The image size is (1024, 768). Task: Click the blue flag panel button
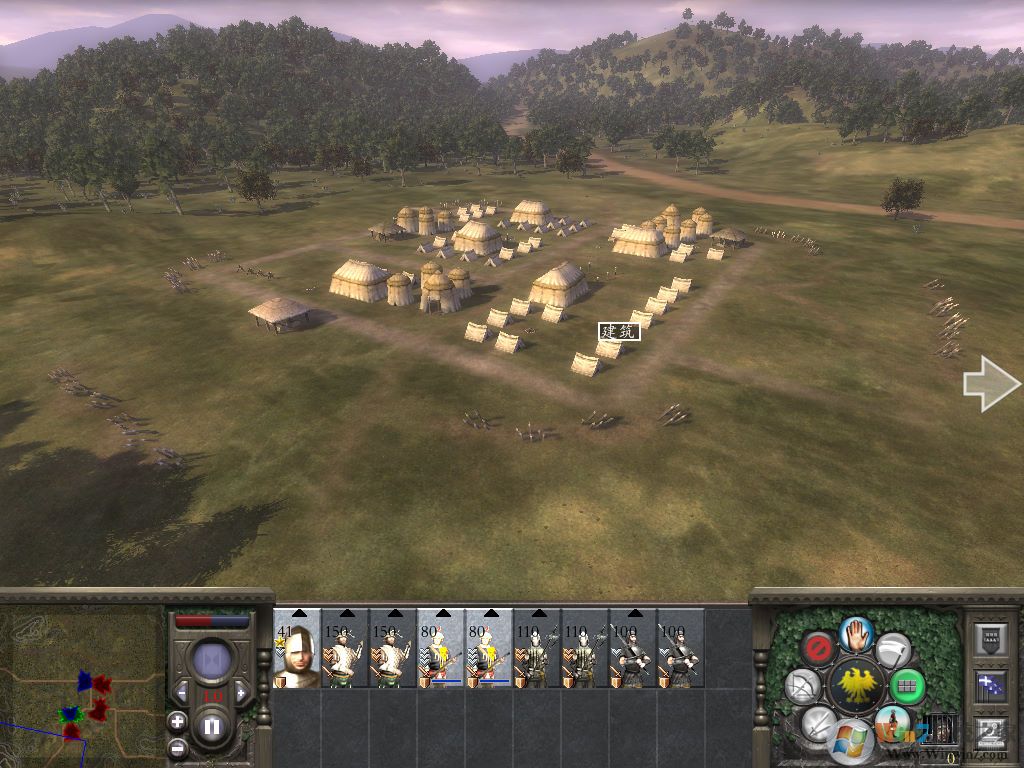pyautogui.click(x=989, y=687)
